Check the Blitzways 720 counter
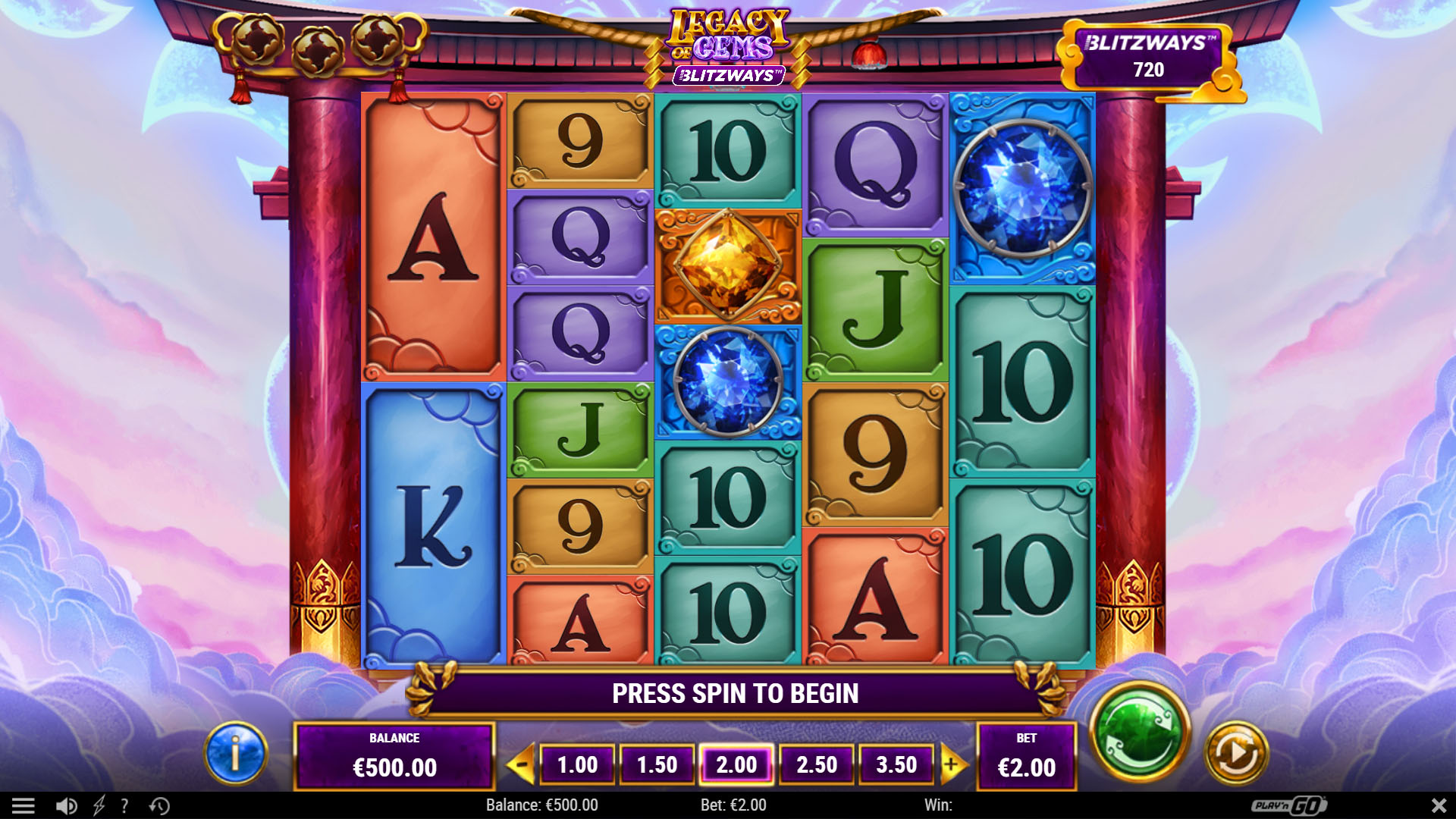The height and width of the screenshot is (819, 1456). pos(1151,55)
